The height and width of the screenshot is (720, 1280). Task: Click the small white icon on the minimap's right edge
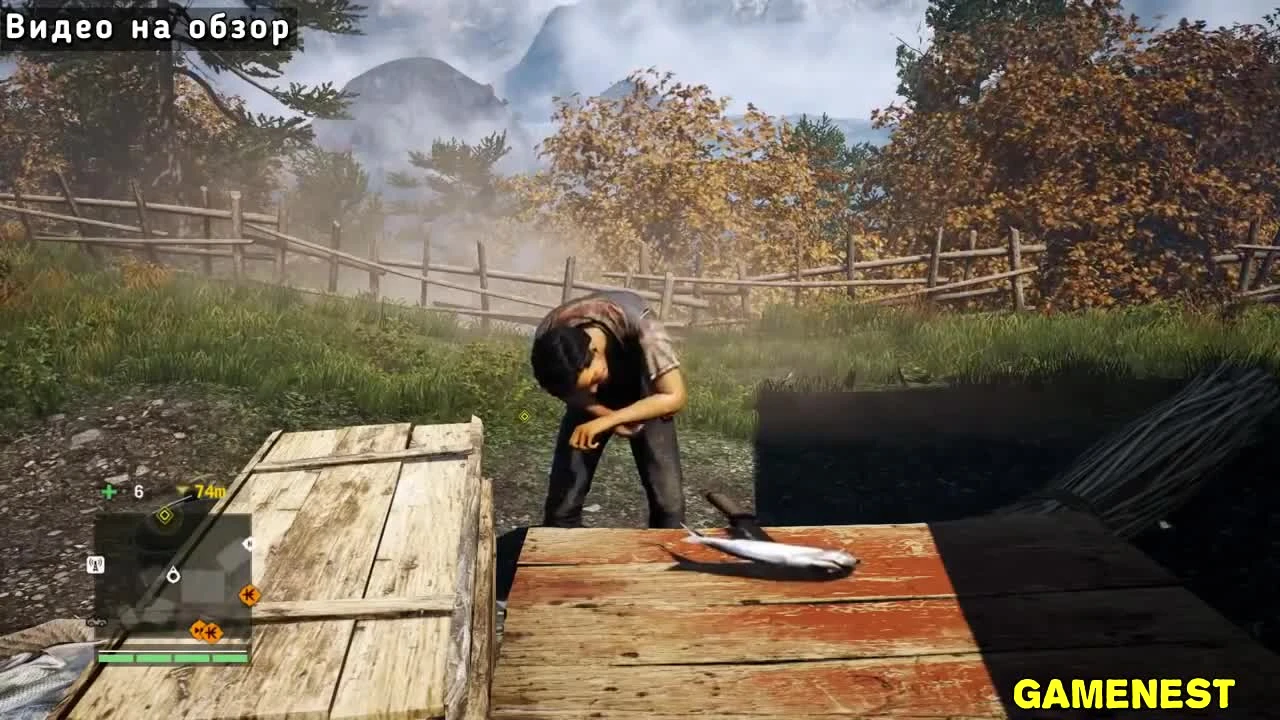[x=248, y=543]
